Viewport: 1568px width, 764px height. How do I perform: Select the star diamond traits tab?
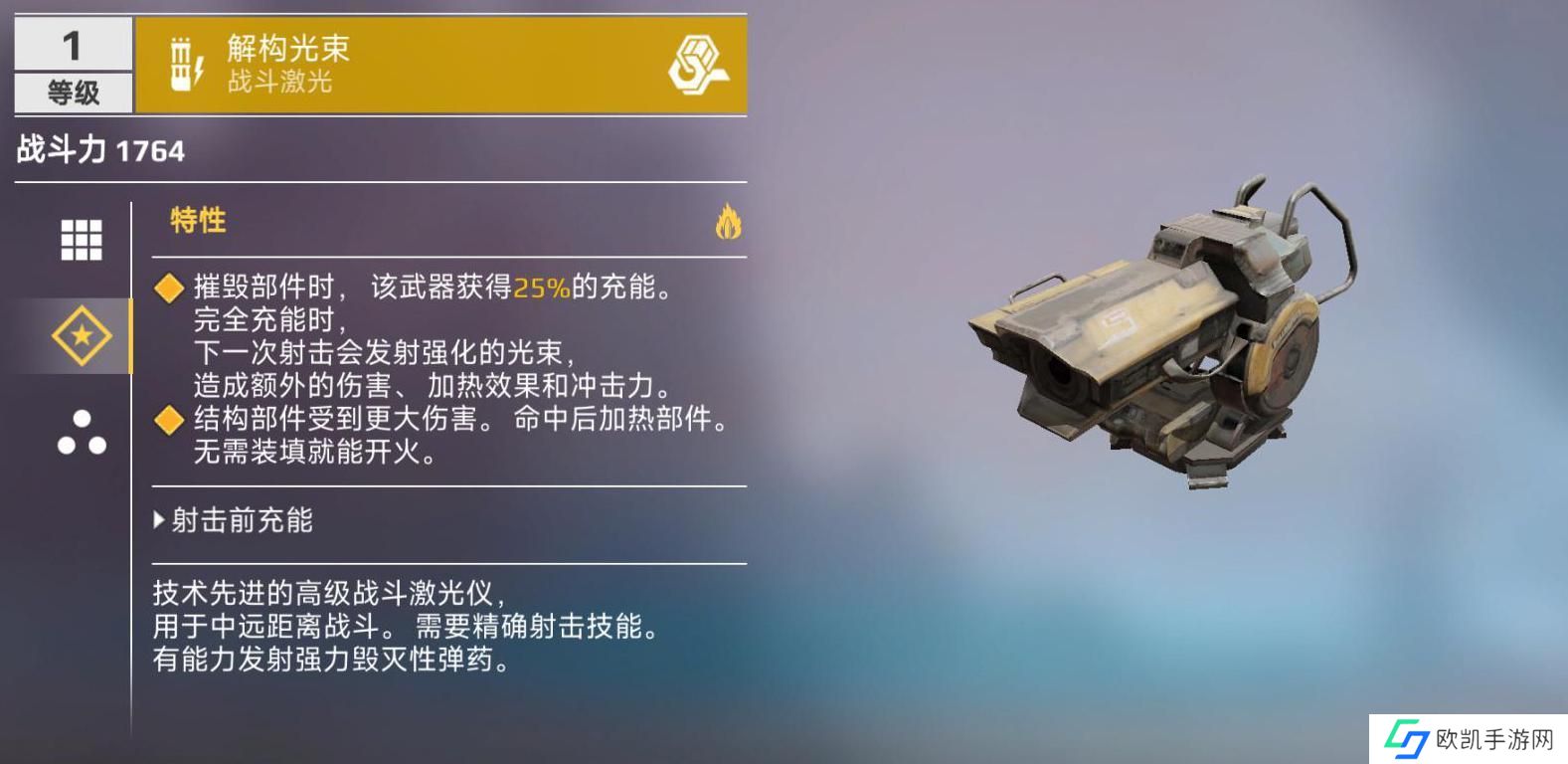81,335
